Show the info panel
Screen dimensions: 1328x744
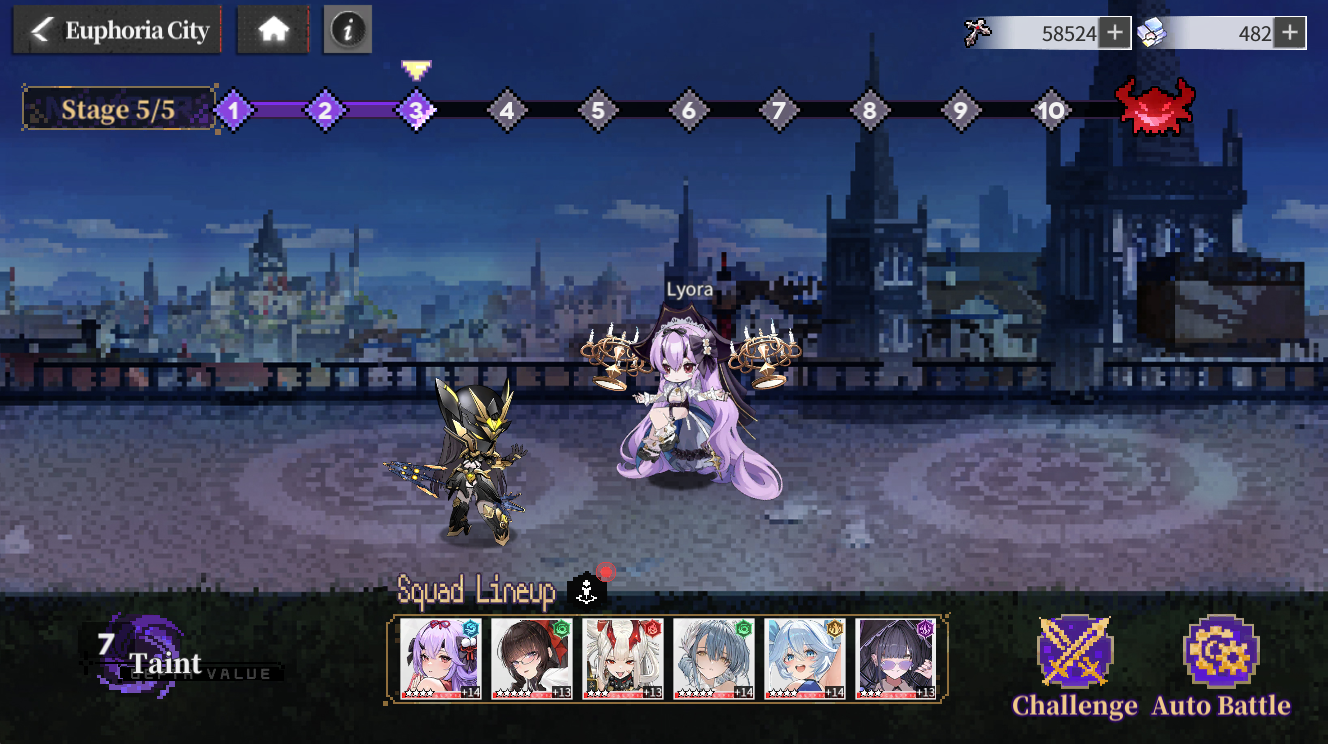(x=347, y=31)
